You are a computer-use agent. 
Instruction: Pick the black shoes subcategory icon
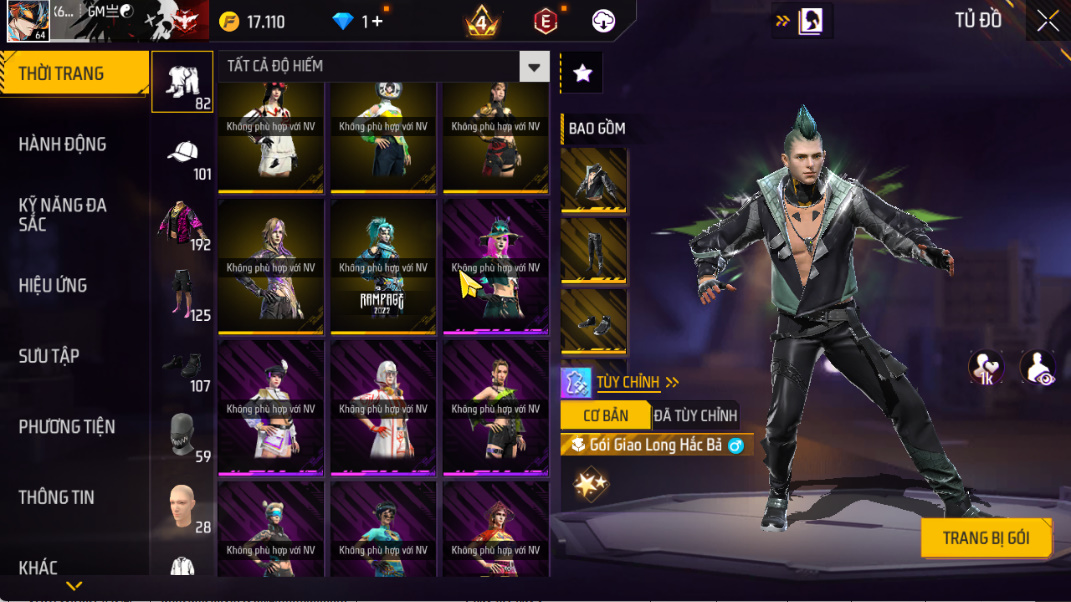(x=182, y=365)
